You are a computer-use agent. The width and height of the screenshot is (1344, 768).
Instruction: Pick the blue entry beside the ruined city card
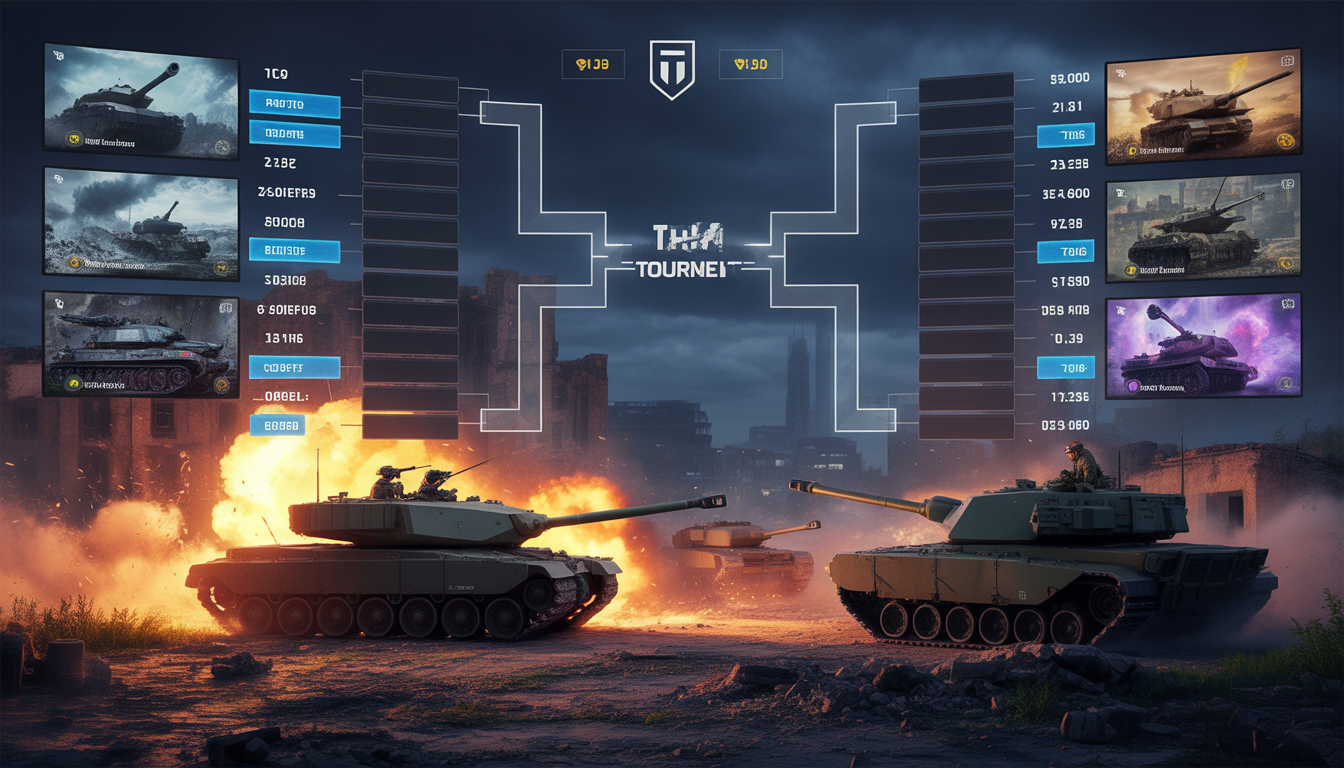[x=1066, y=251]
